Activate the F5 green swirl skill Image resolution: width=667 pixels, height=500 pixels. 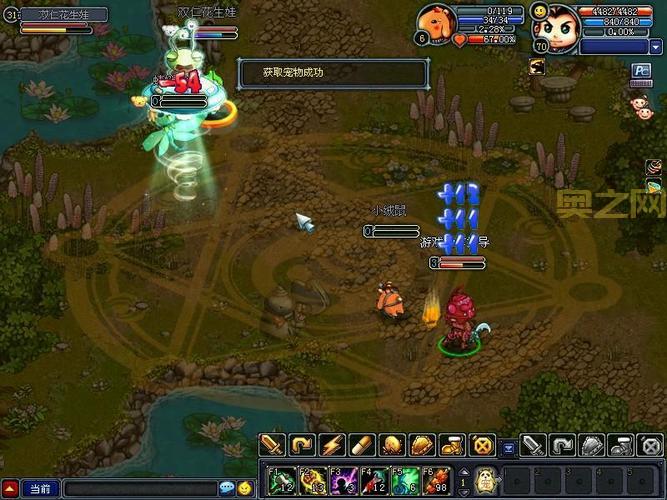click(405, 478)
